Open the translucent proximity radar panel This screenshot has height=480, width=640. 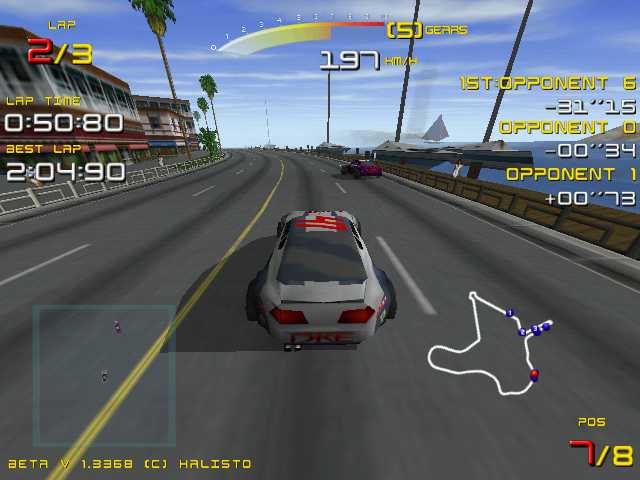tap(104, 375)
